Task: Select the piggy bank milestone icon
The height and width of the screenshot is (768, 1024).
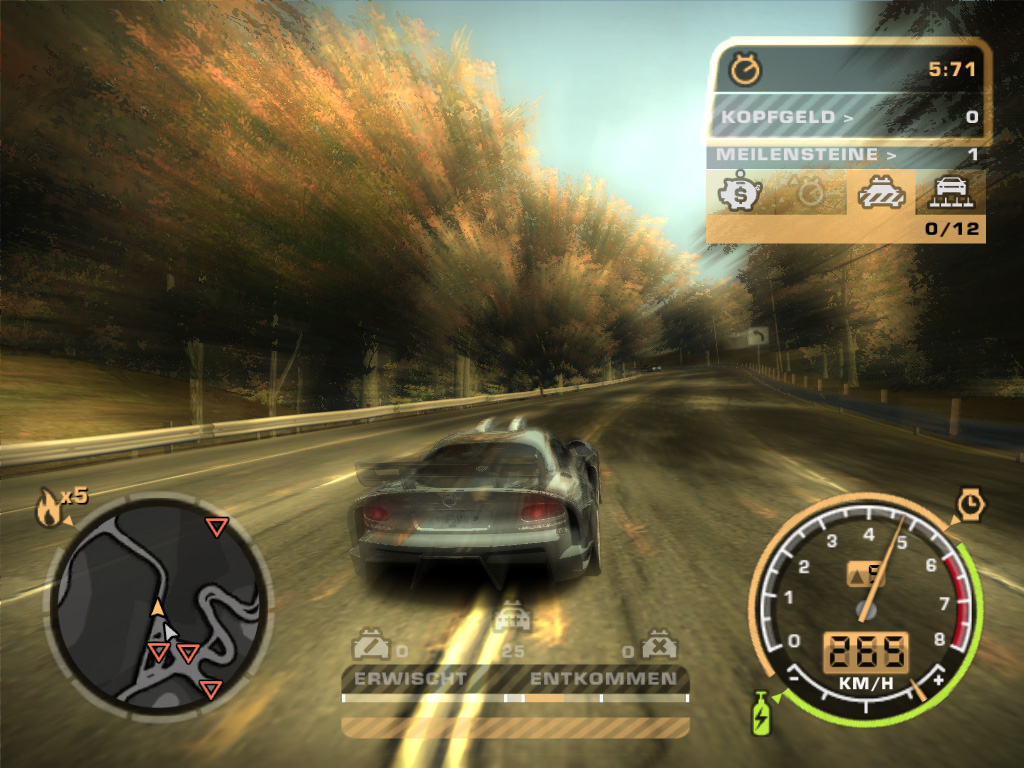Action: pyautogui.click(x=739, y=192)
